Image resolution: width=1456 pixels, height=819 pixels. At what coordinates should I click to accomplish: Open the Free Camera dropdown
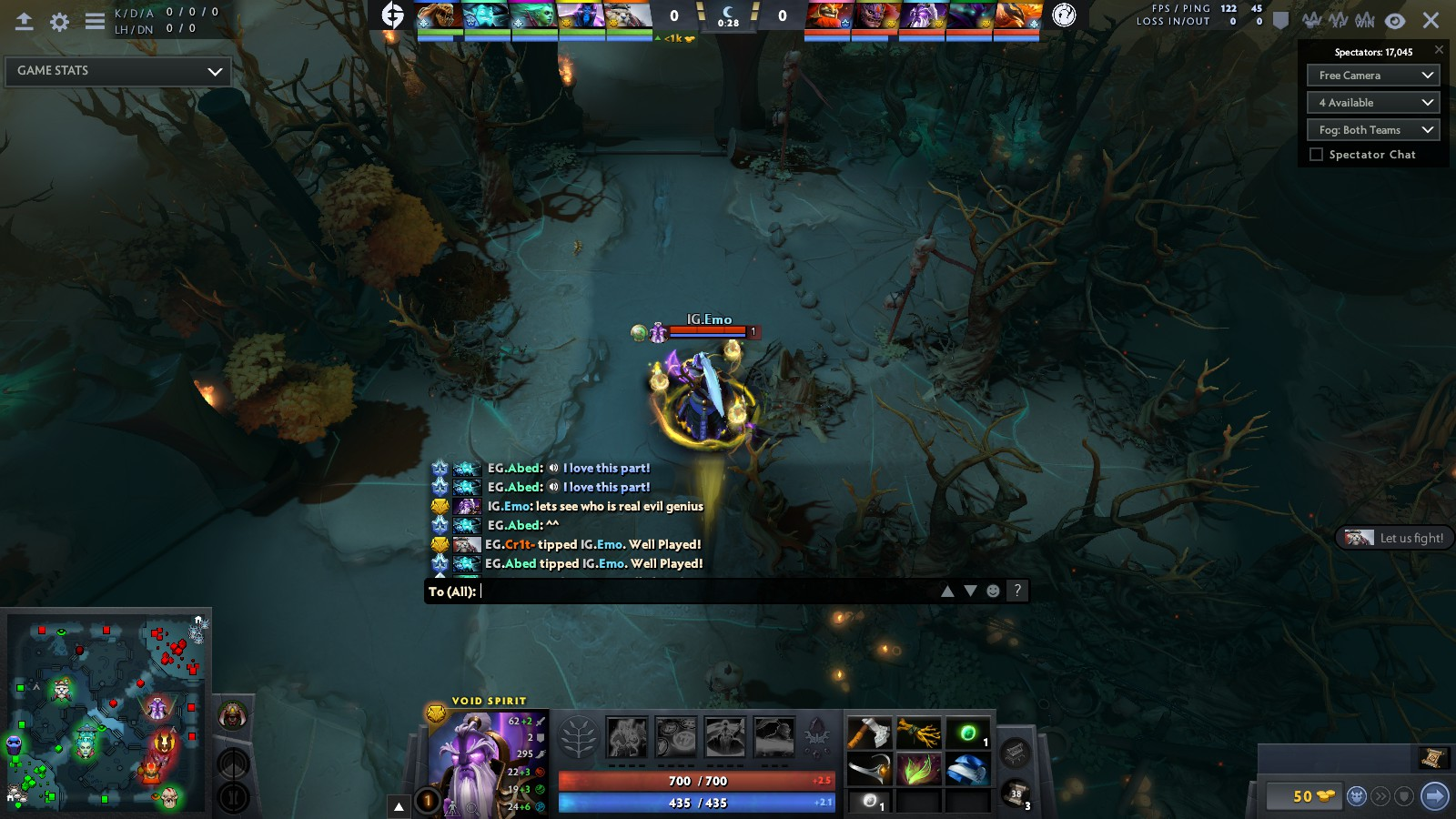click(1373, 76)
